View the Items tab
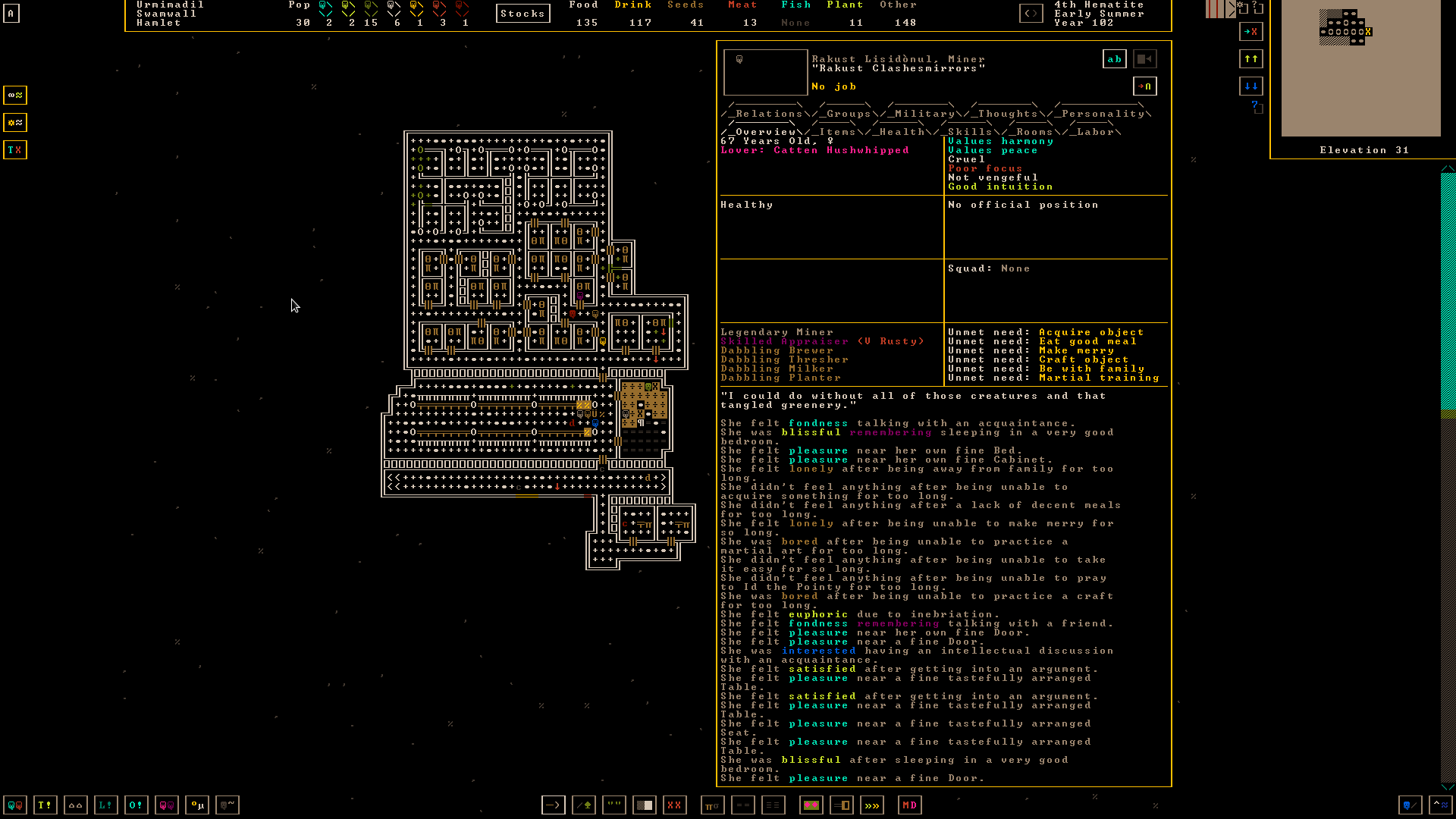 click(x=837, y=132)
